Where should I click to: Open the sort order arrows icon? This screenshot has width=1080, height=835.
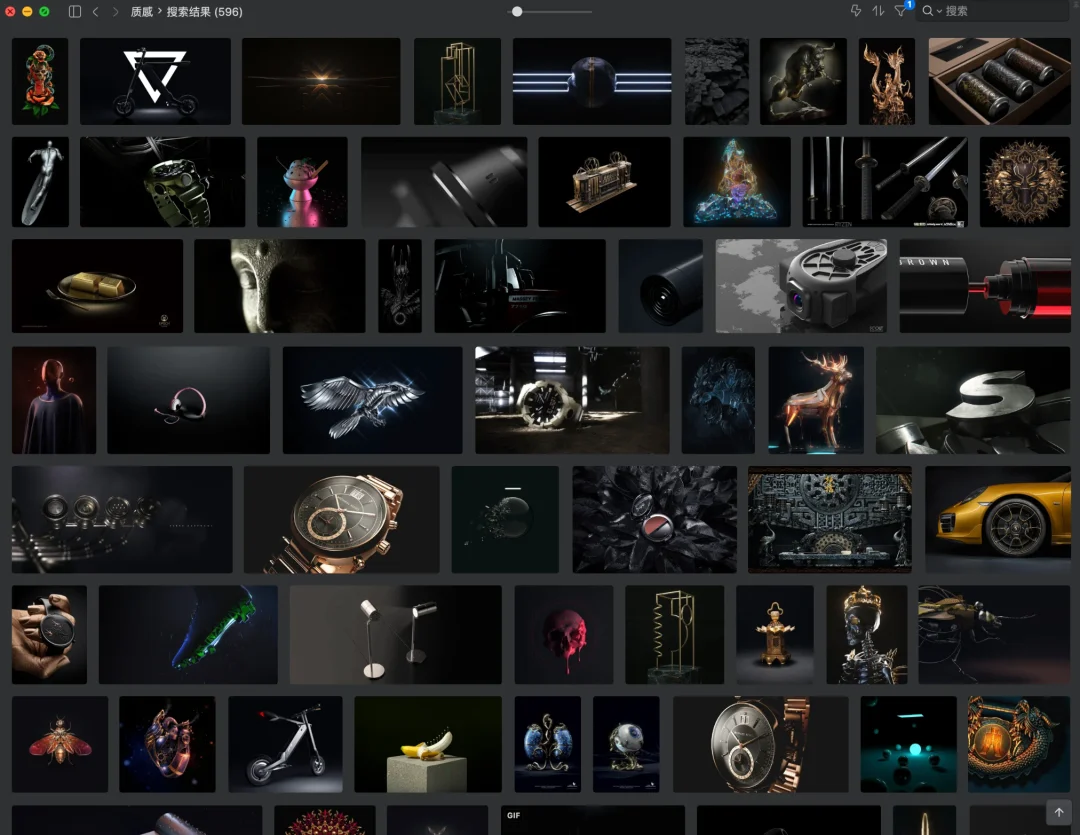(878, 11)
